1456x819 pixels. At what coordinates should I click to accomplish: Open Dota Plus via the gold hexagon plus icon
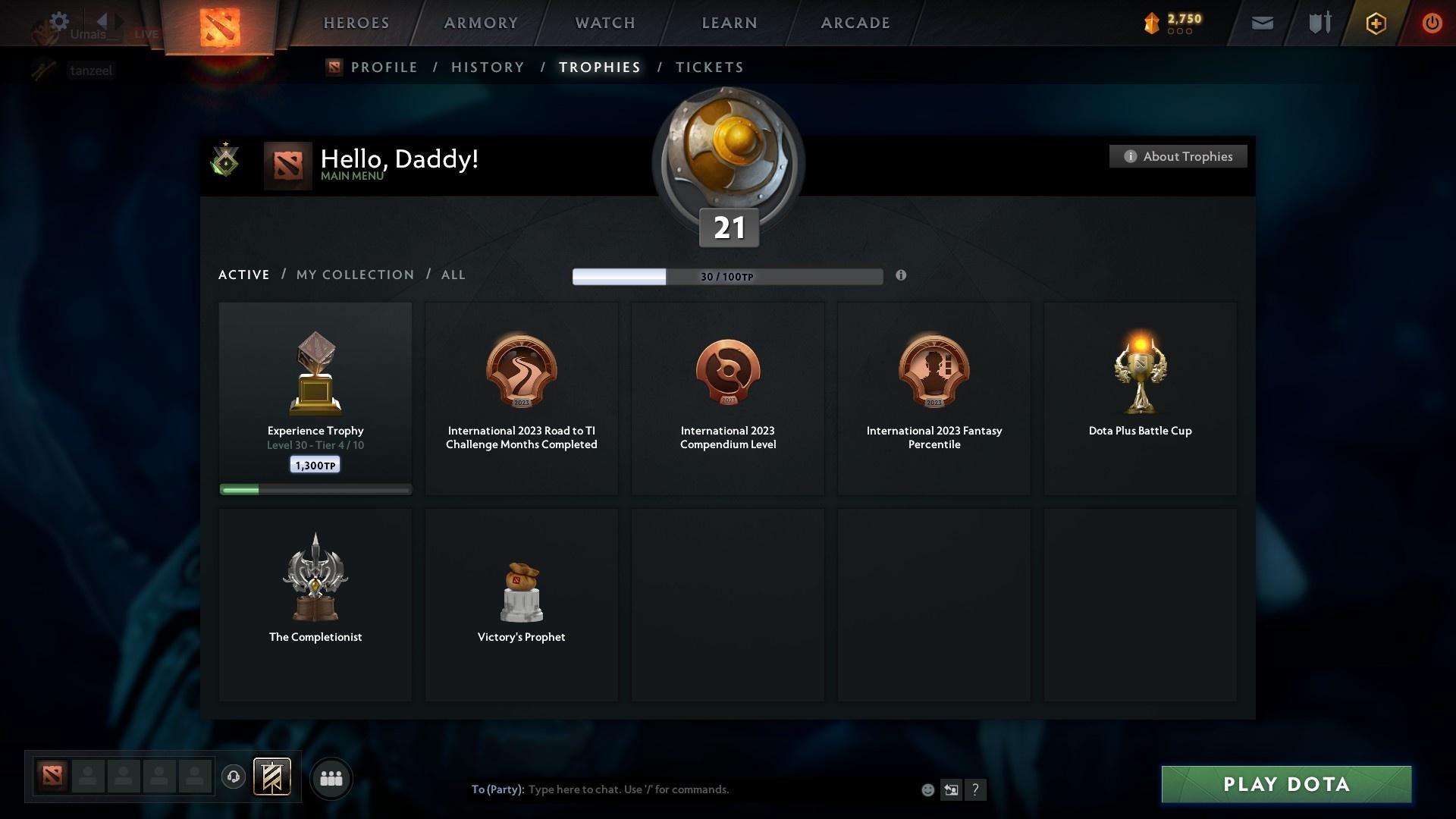[1375, 23]
